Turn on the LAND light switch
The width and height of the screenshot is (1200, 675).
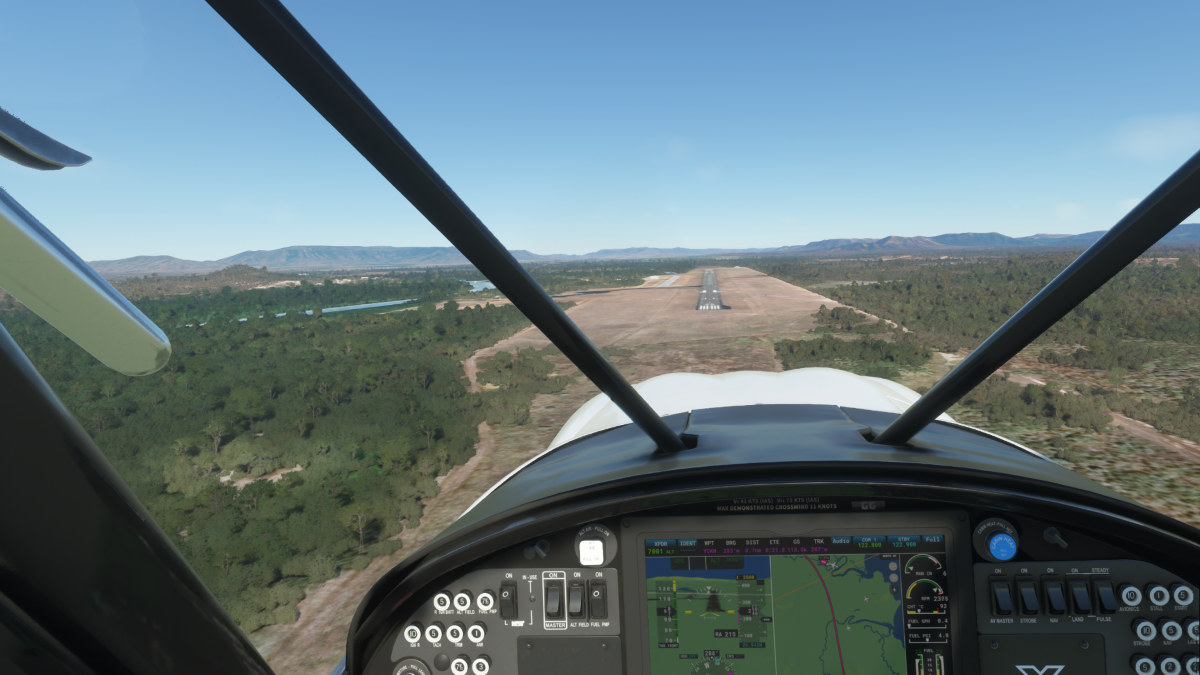(1080, 597)
